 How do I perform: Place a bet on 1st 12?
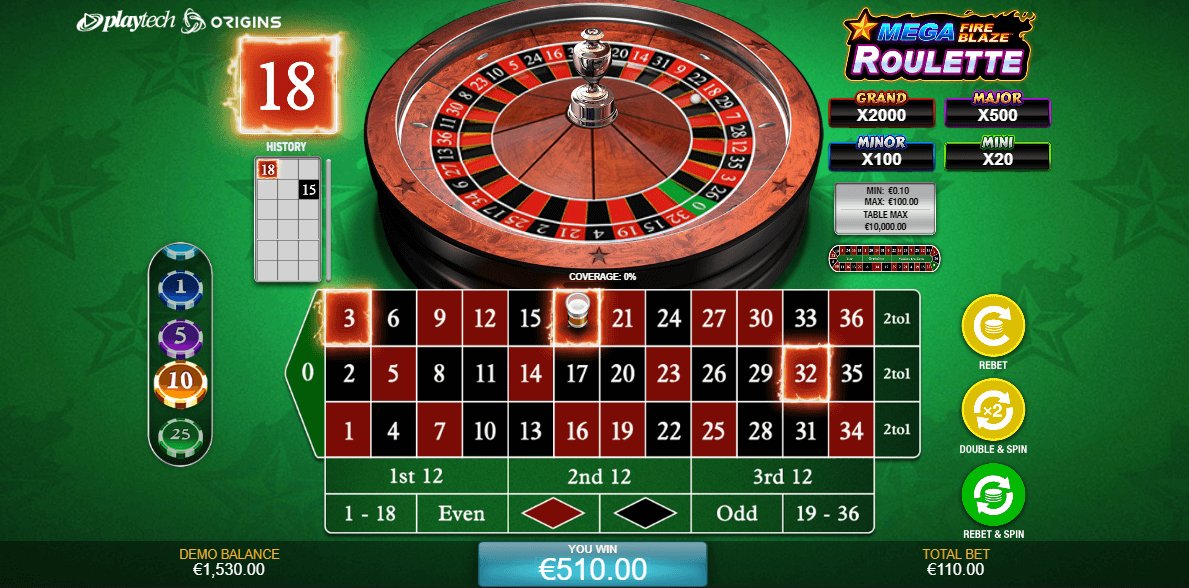[416, 476]
